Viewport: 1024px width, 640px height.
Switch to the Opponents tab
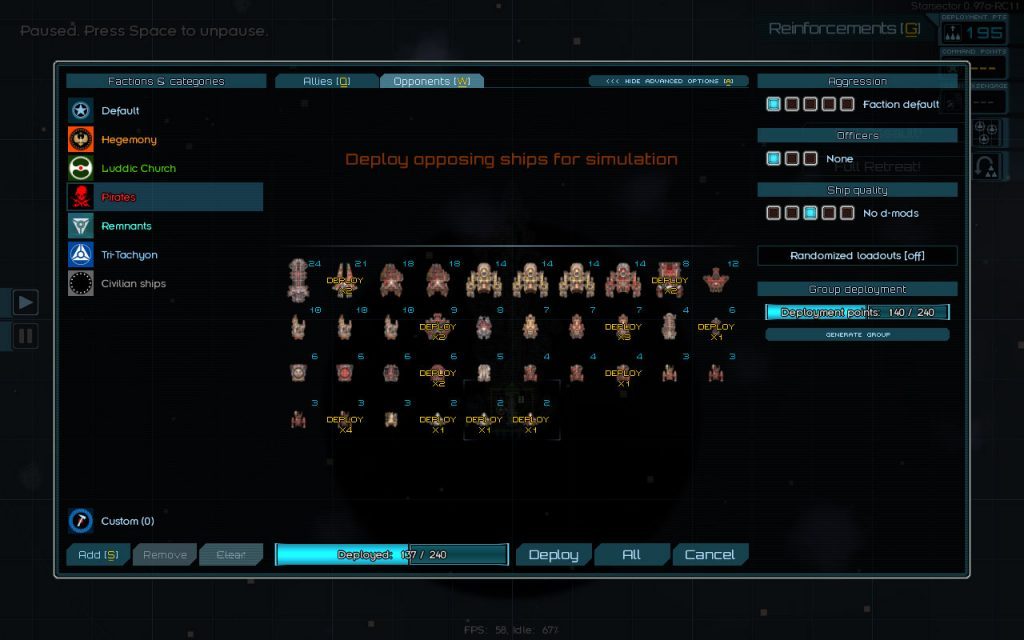[x=431, y=81]
